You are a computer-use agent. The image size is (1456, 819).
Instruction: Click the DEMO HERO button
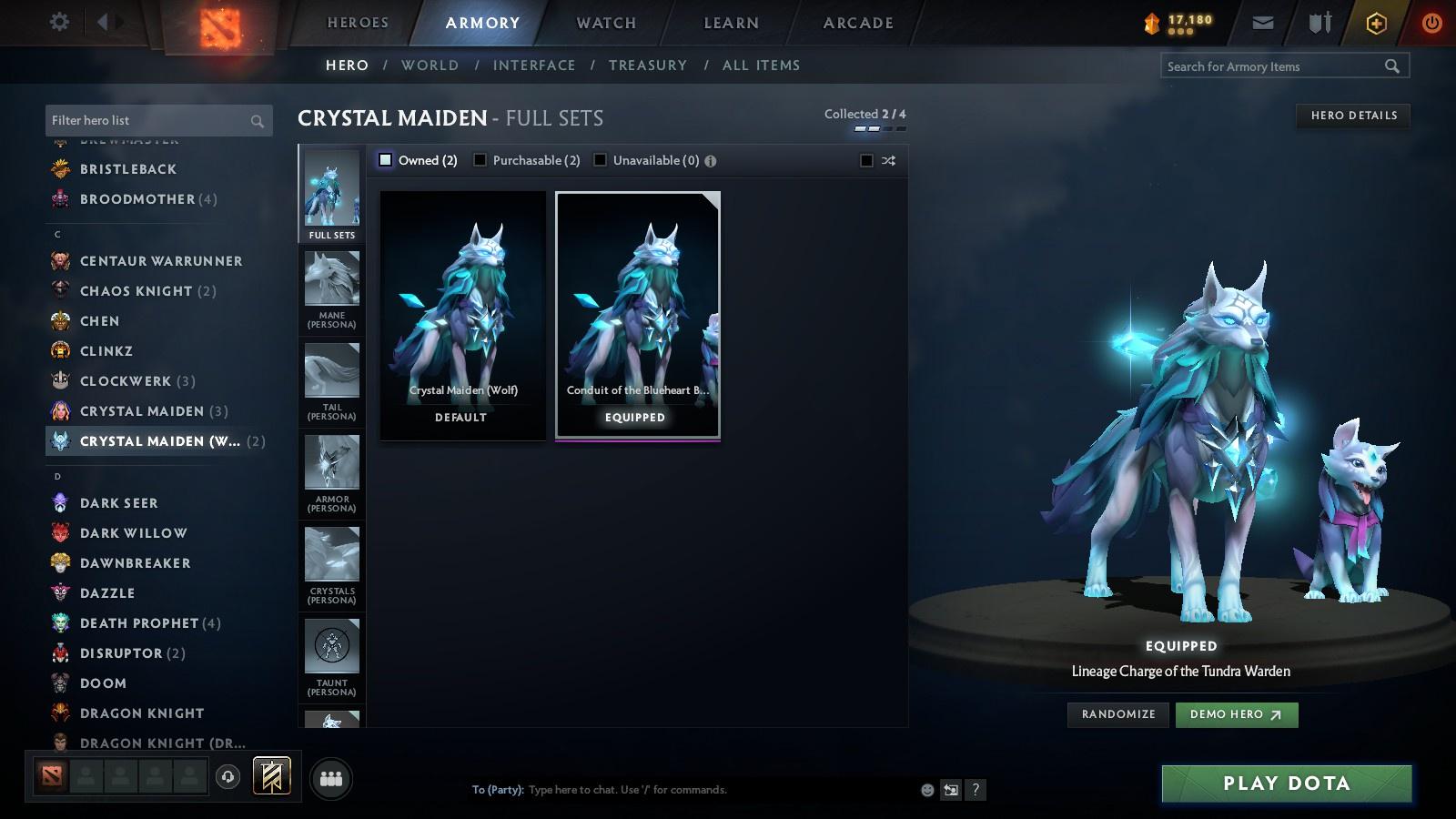[1236, 714]
